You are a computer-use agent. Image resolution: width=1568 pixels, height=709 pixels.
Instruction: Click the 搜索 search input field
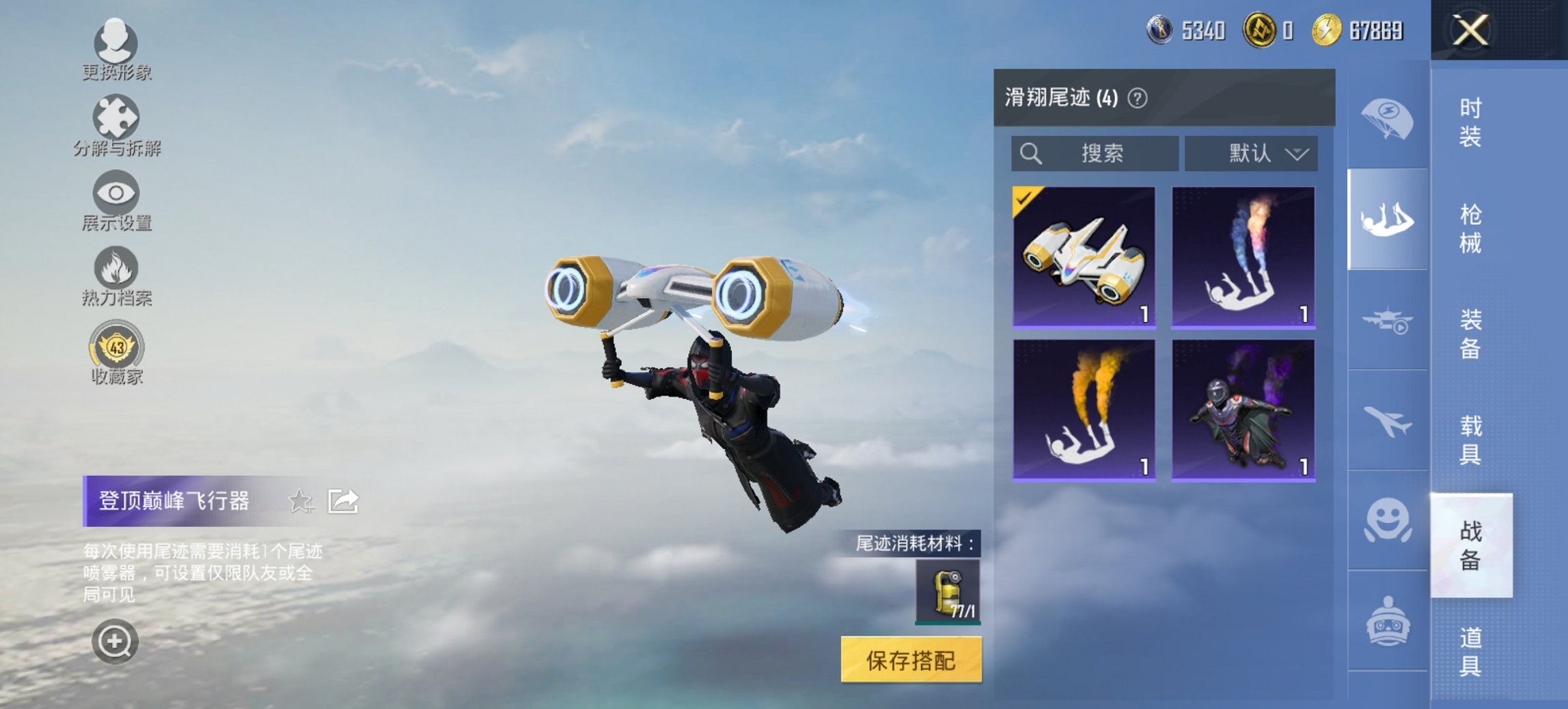click(1093, 153)
